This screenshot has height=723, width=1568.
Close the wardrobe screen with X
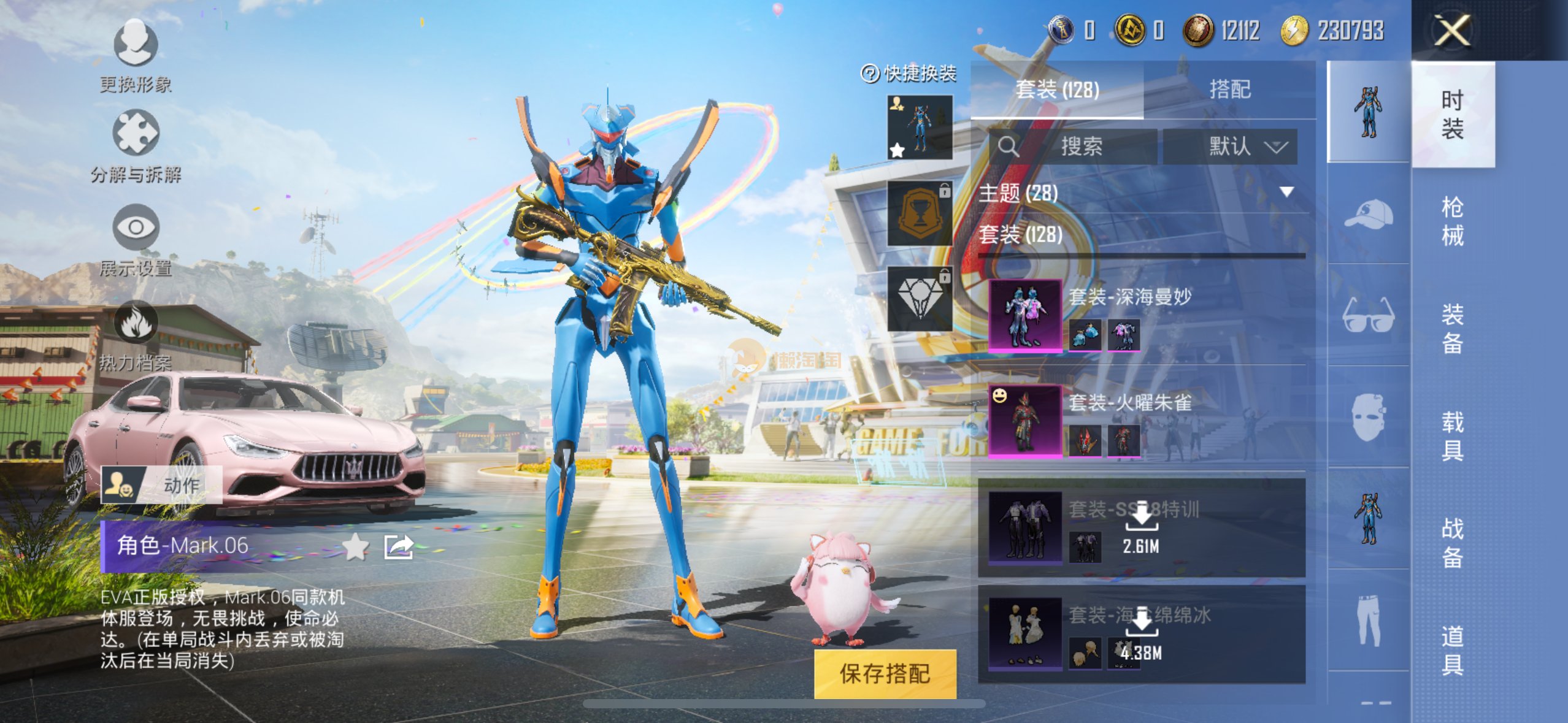coord(1452,30)
